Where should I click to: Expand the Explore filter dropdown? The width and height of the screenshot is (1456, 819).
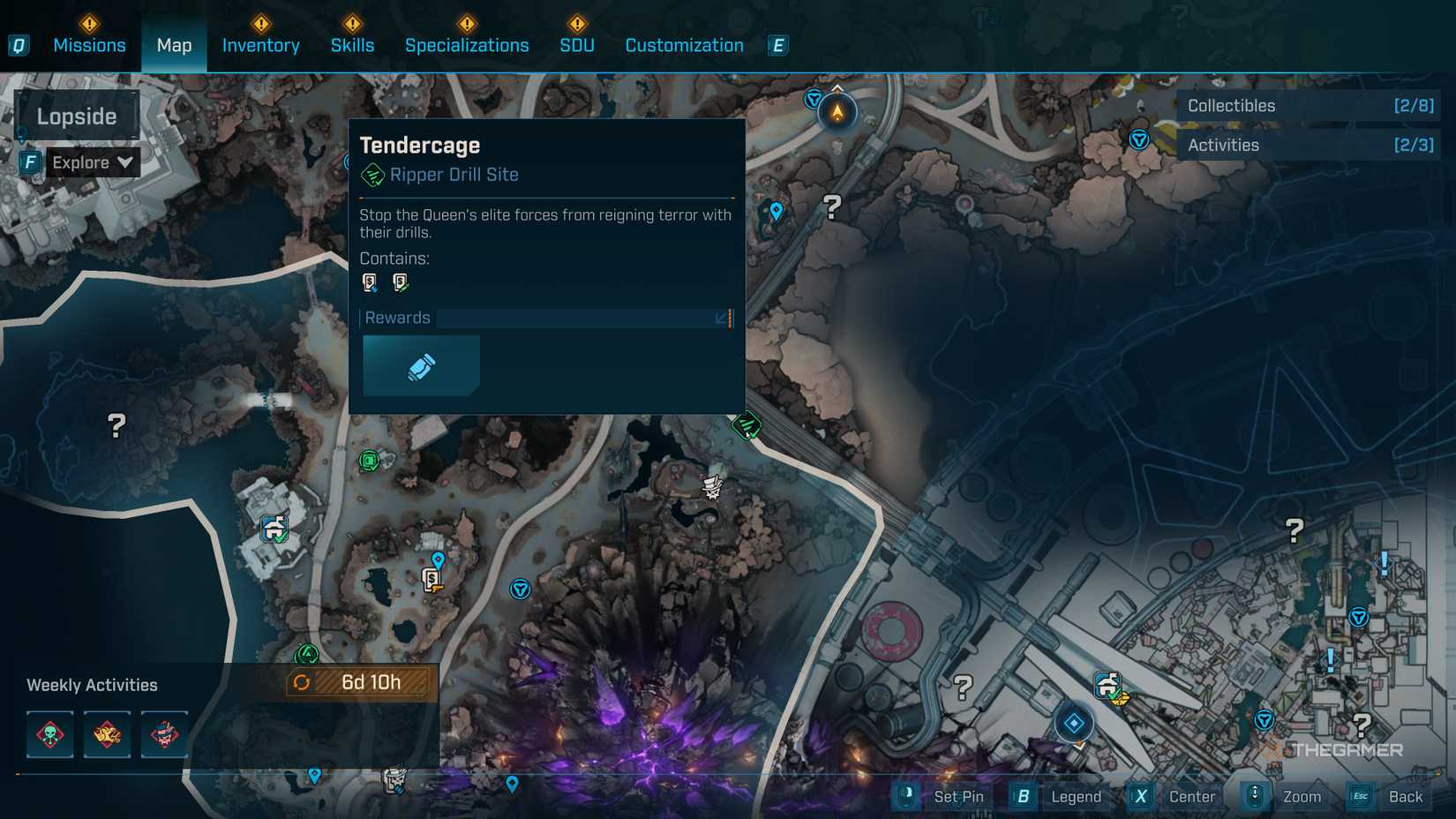[91, 162]
